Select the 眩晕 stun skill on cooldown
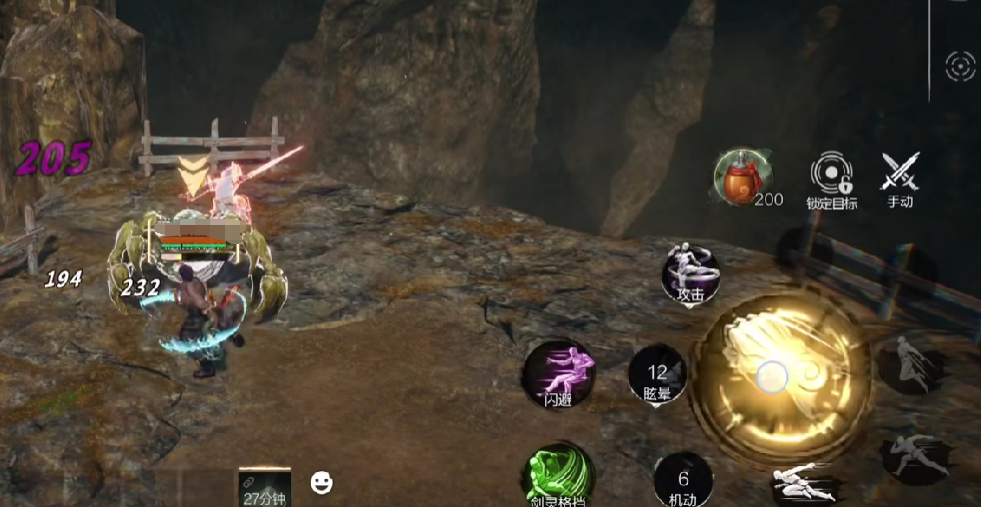981x507 pixels. pos(657,376)
